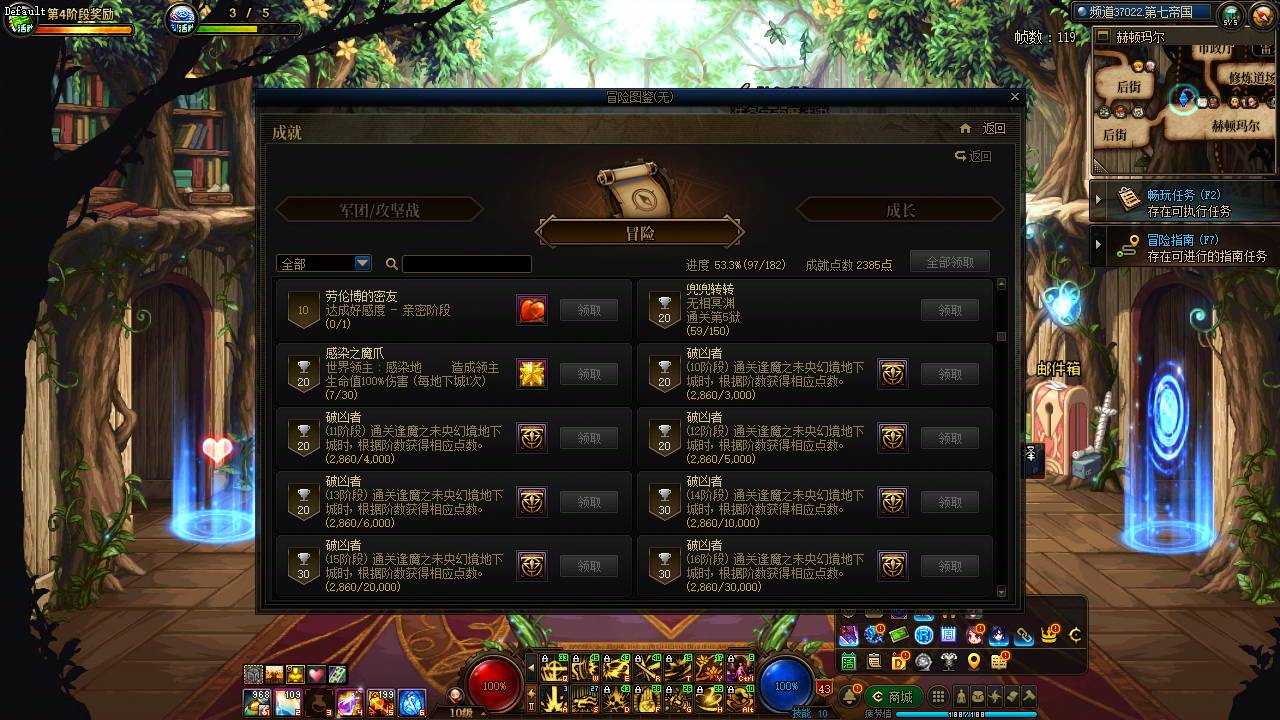
Task: Click the D daily event icon
Action: [899, 661]
